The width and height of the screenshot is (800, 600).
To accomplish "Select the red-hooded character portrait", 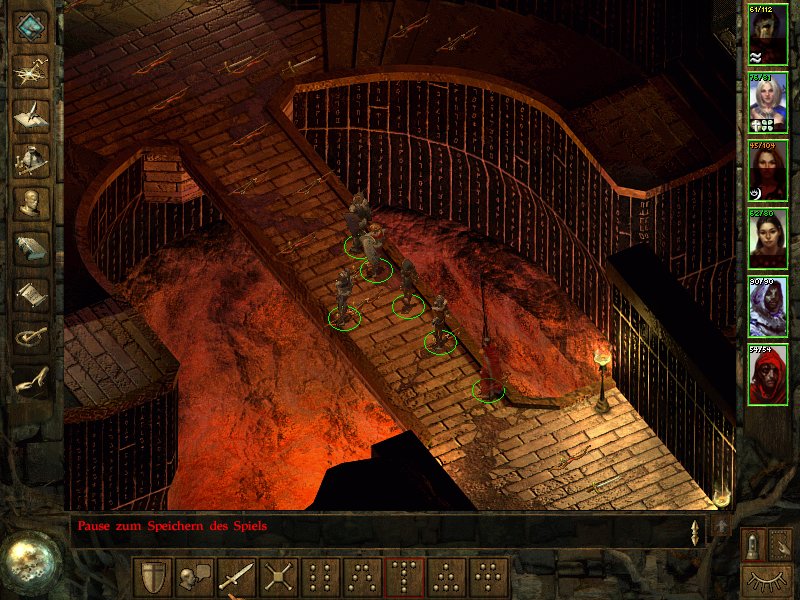I will [768, 375].
